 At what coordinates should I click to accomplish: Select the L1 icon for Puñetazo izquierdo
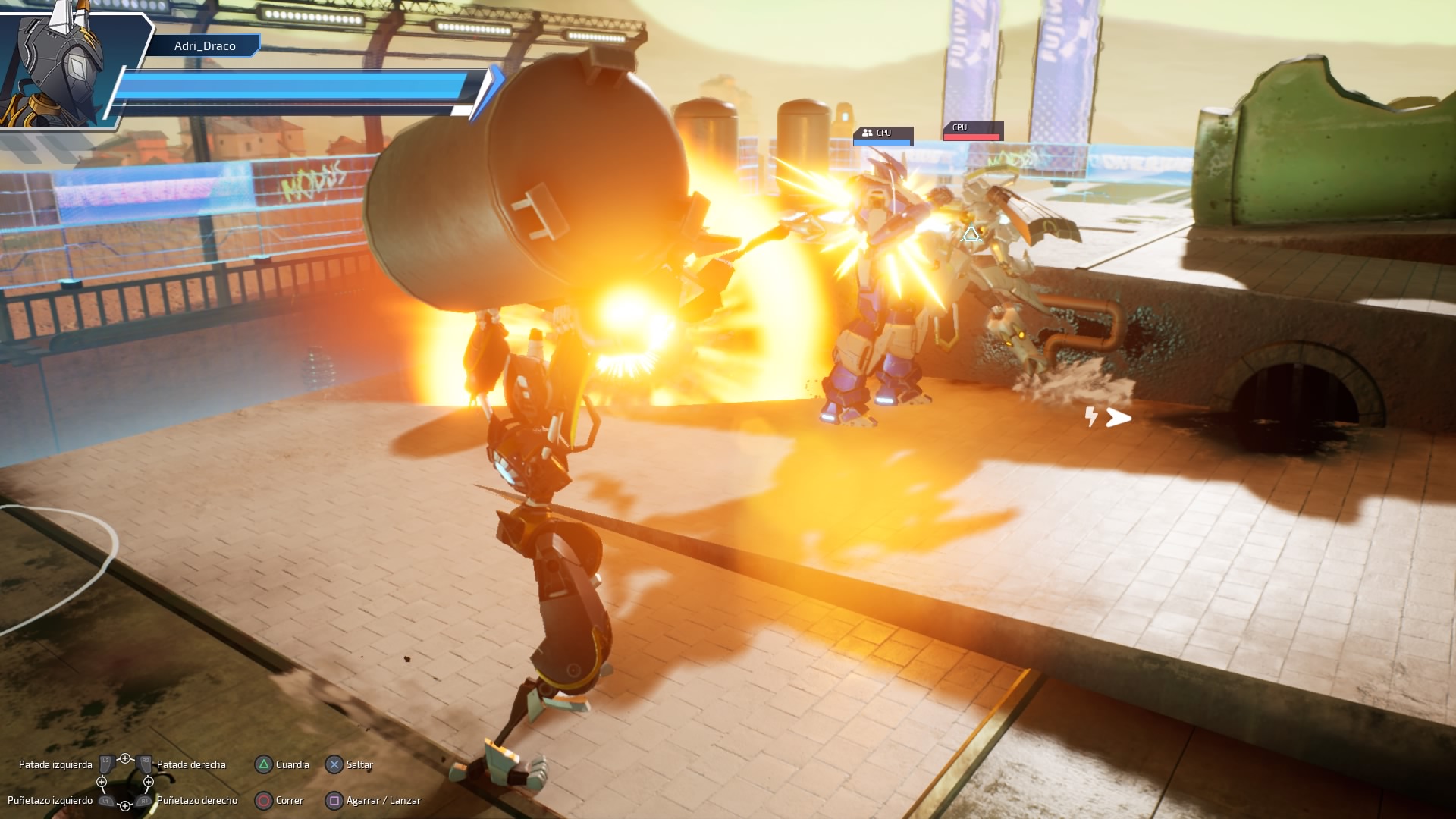tap(105, 800)
